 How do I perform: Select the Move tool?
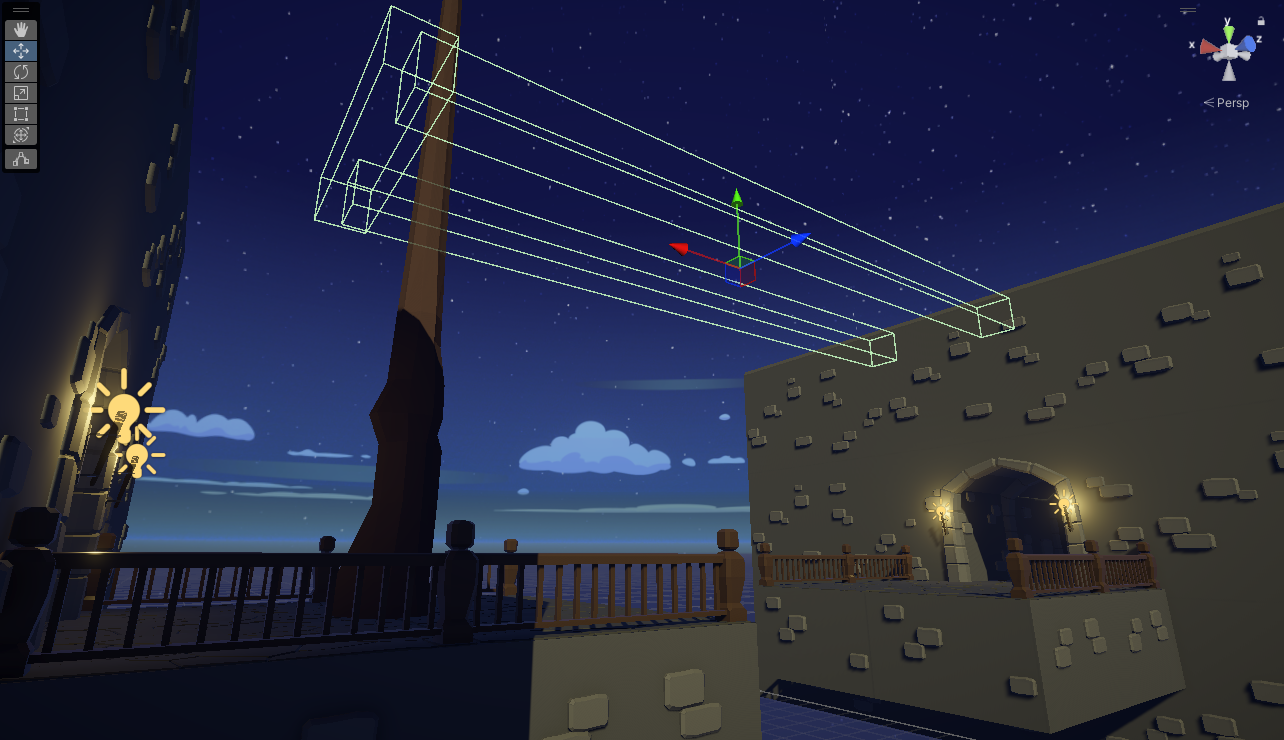point(21,50)
